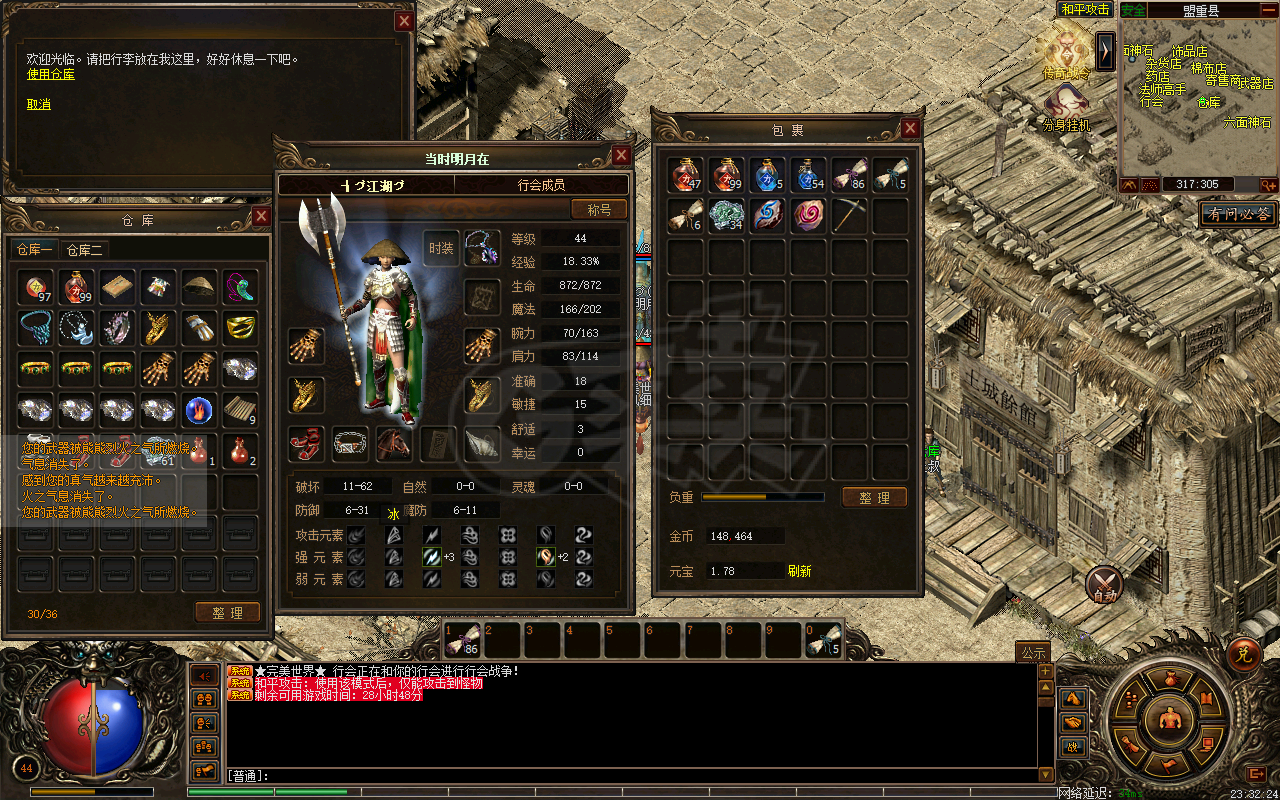The width and height of the screenshot is (1280, 800).
Task: Toggle the 自动 auto-combat button
Action: 1104,584
